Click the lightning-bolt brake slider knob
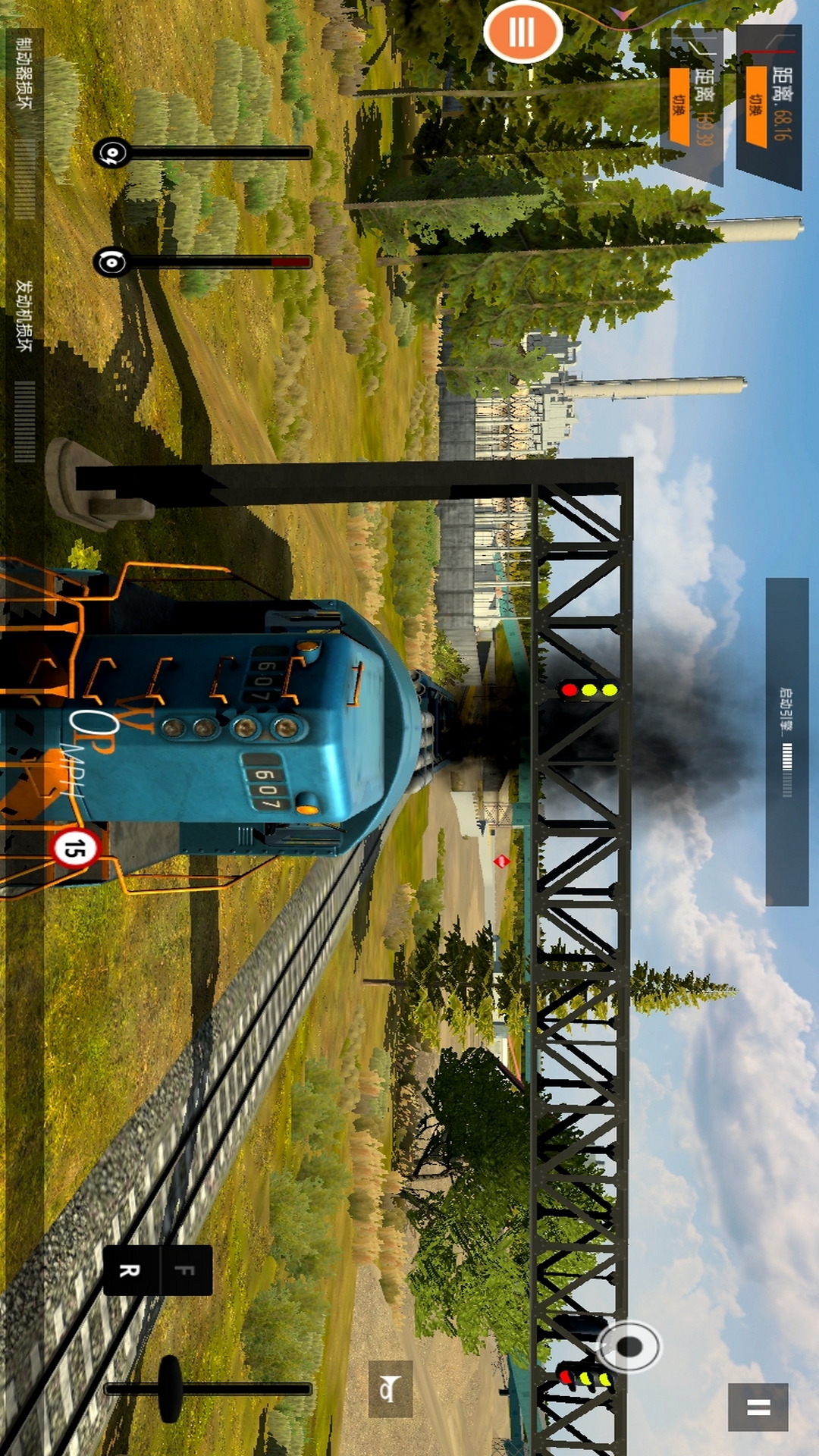This screenshot has width=819, height=1456. 112,153
